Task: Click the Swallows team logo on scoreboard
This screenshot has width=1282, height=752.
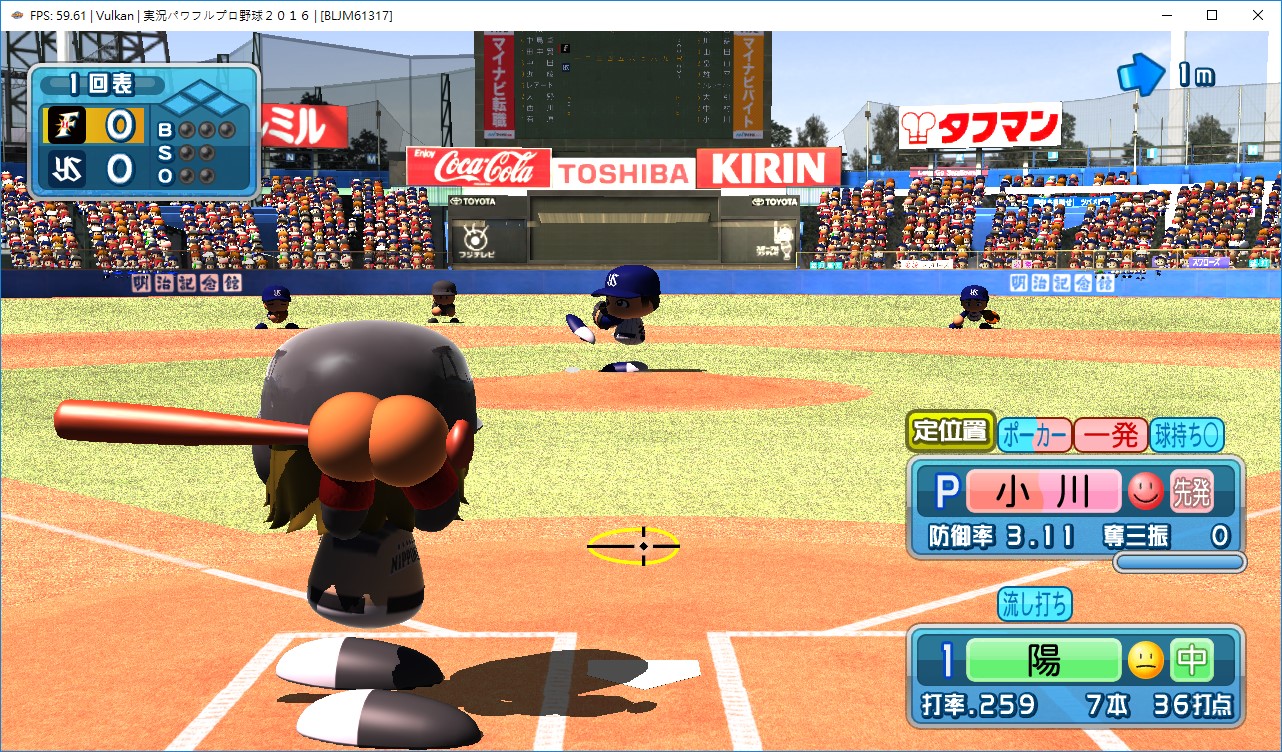Action: coord(64,167)
